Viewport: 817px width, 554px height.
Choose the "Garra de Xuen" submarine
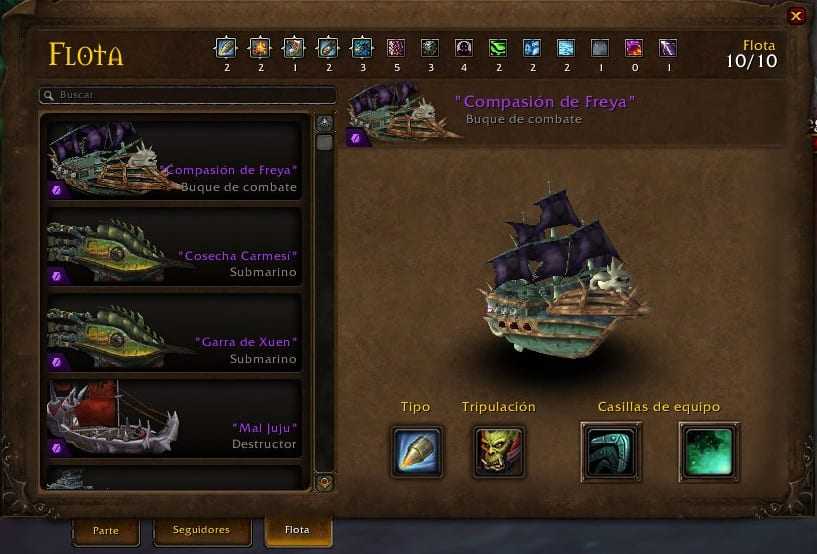point(174,330)
